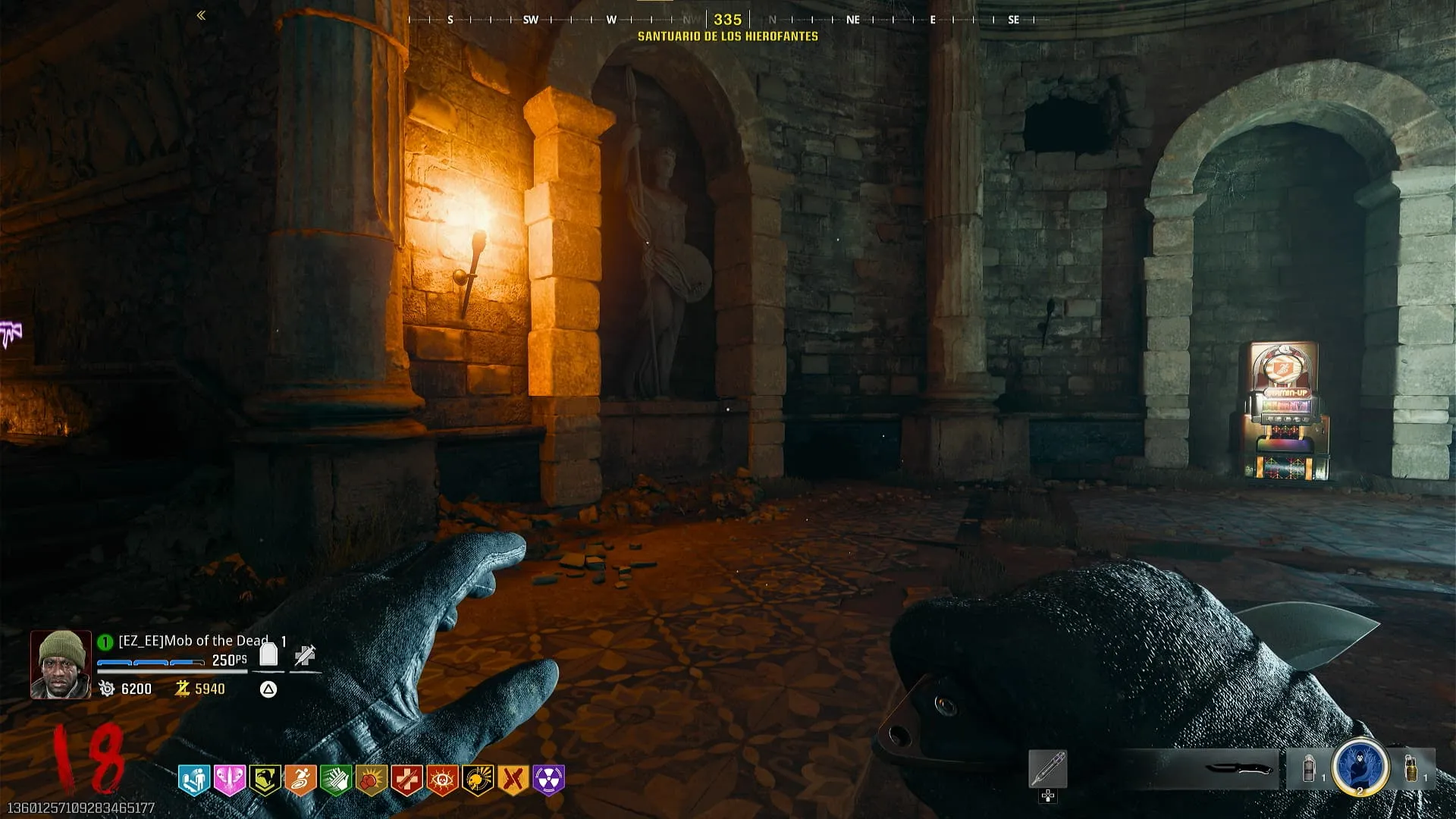Image resolution: width=1456 pixels, height=819 pixels.
Task: Select the Deadshot Daiquiri skull-eye perk
Action: [x=442, y=780]
